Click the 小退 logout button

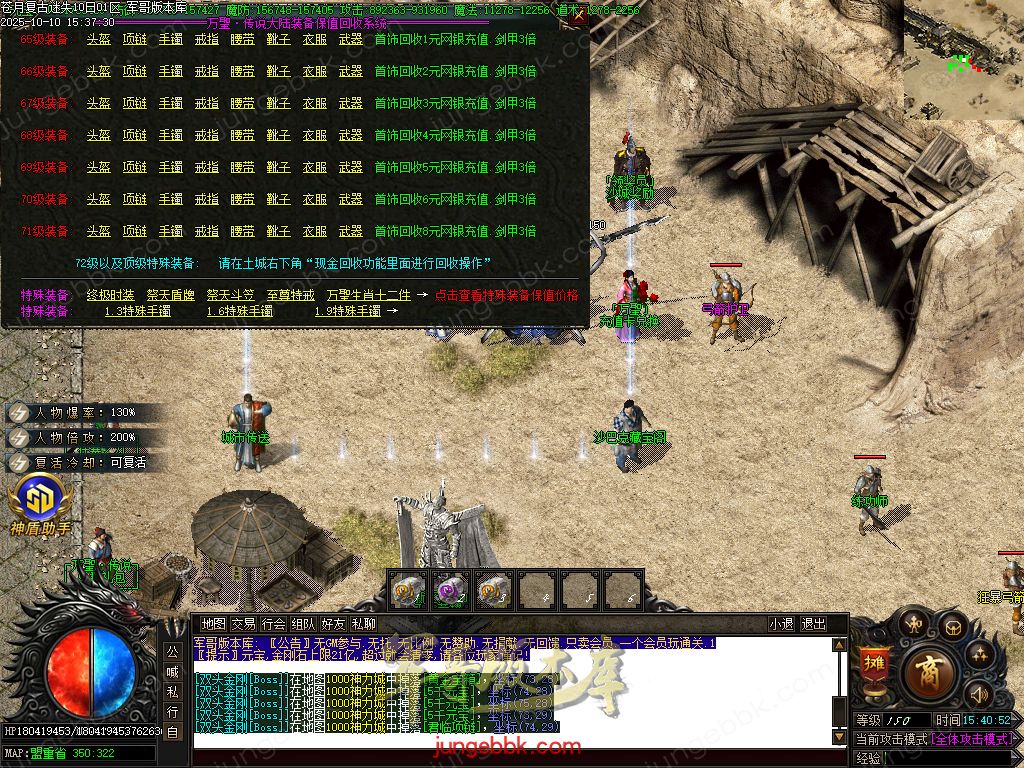(781, 624)
